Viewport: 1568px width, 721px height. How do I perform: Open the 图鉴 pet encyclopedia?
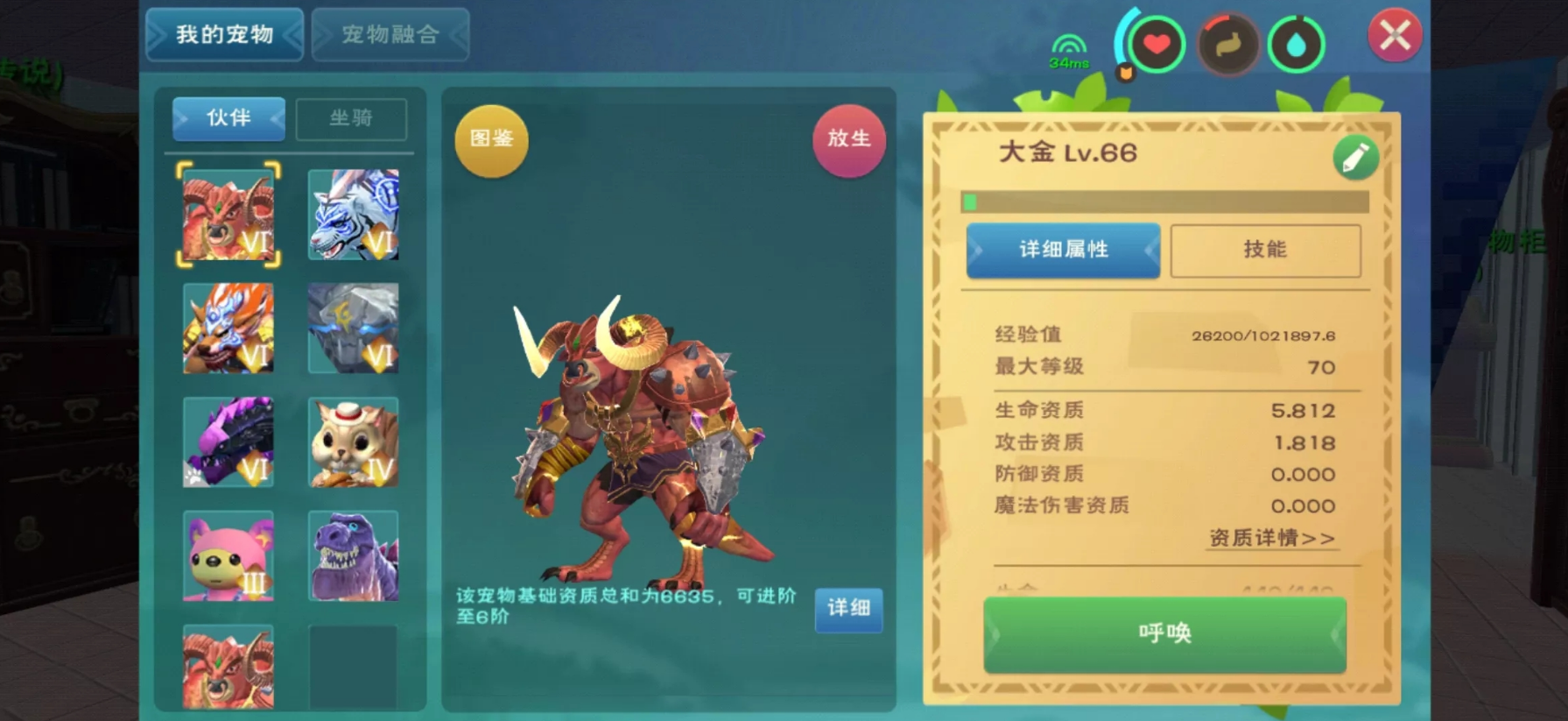[490, 140]
